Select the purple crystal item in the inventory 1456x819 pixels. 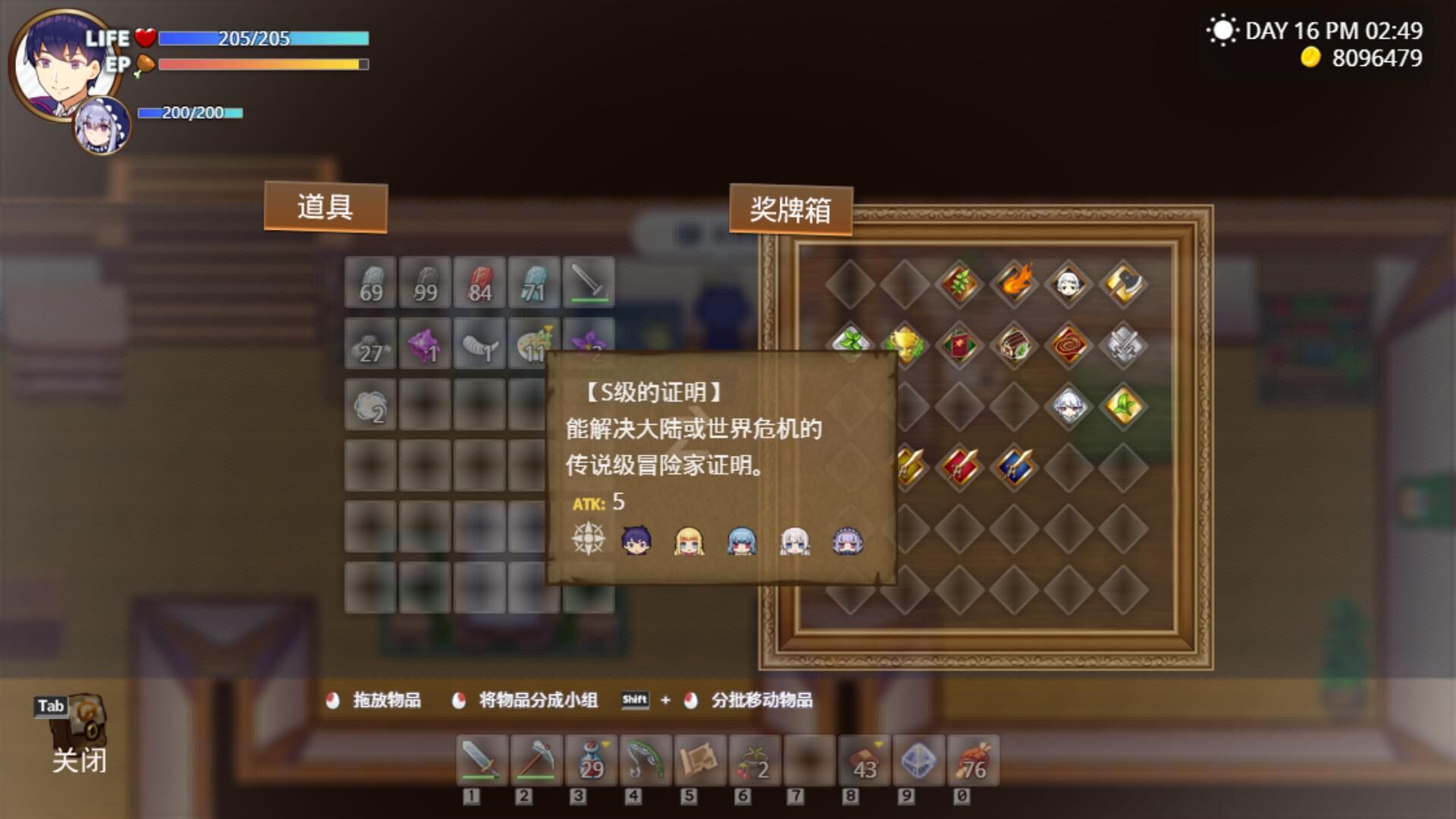[425, 345]
